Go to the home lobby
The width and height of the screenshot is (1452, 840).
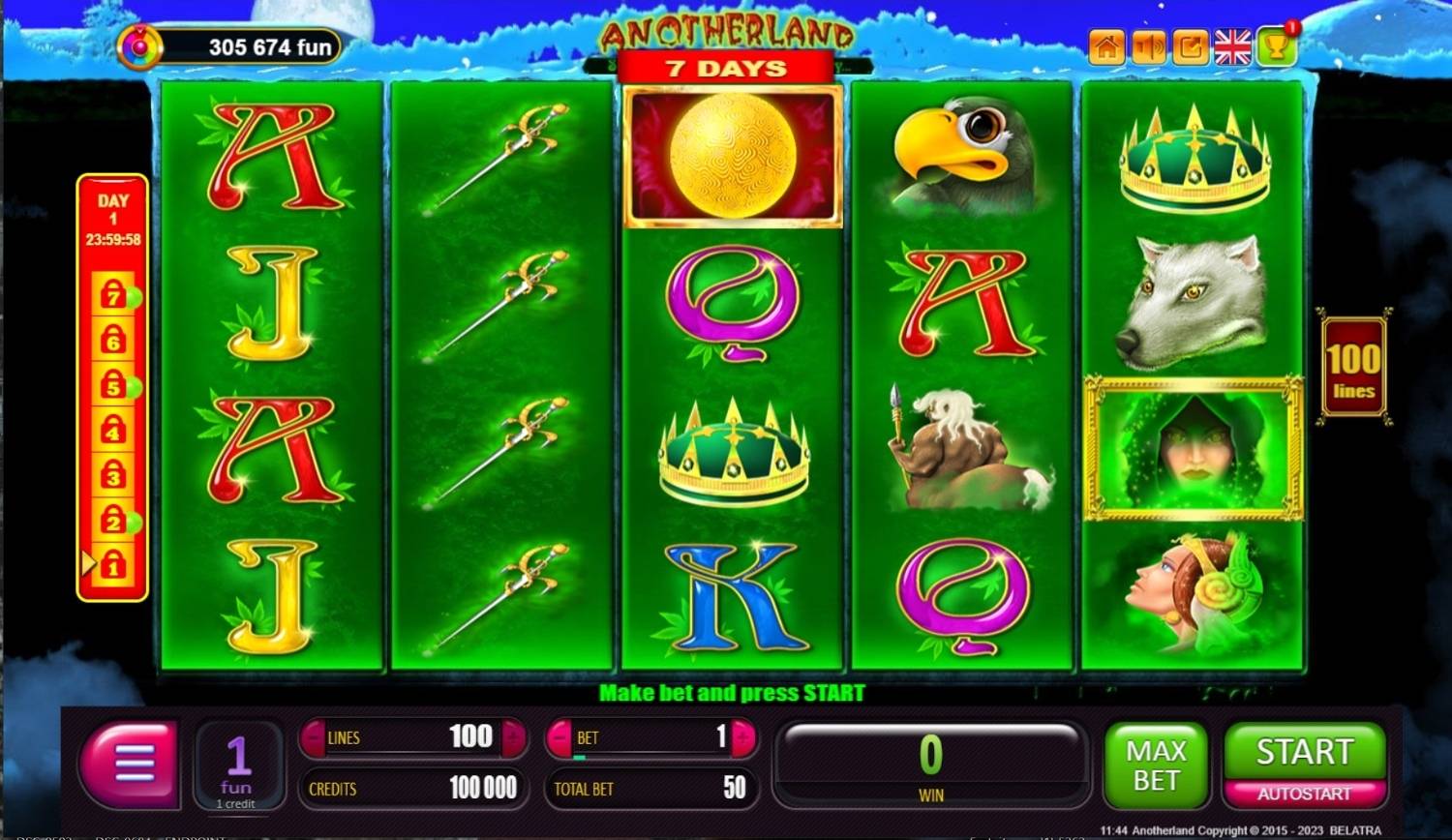(1106, 46)
